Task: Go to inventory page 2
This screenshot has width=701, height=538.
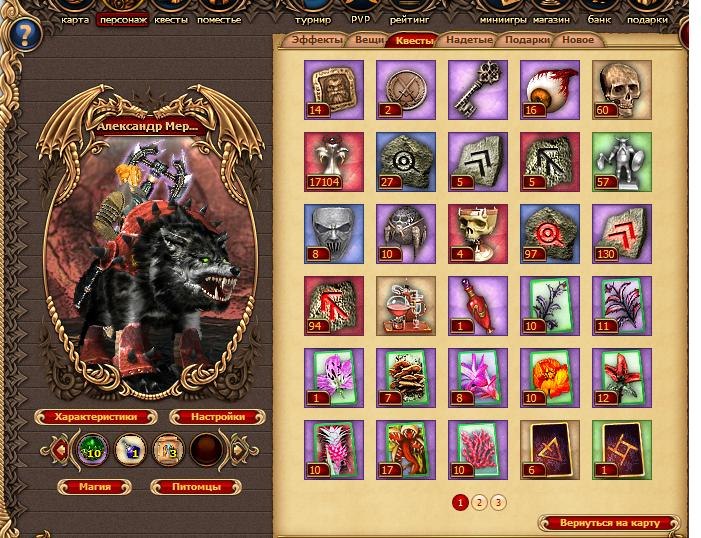Action: point(479,502)
